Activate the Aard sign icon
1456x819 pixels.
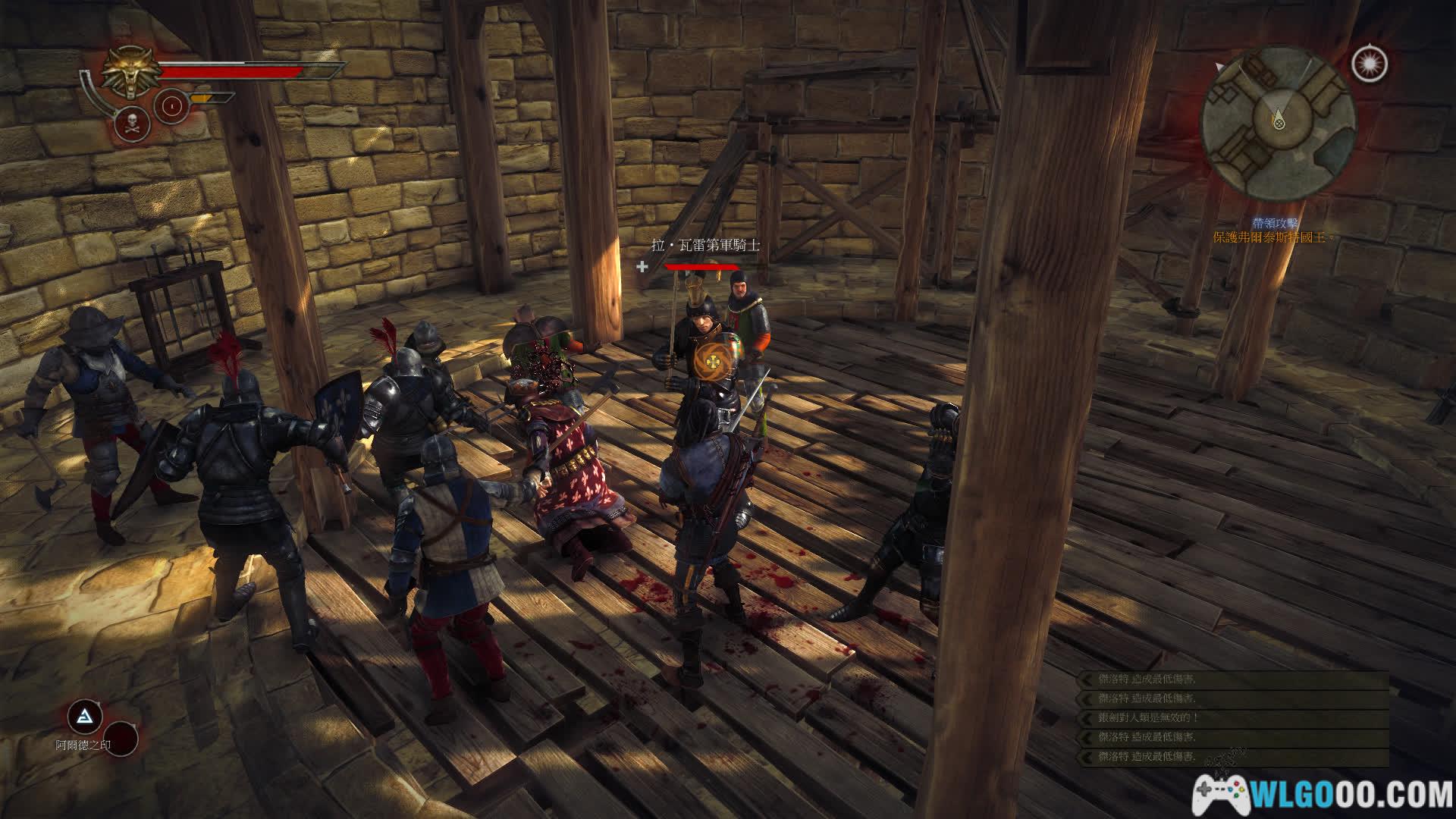click(x=85, y=716)
